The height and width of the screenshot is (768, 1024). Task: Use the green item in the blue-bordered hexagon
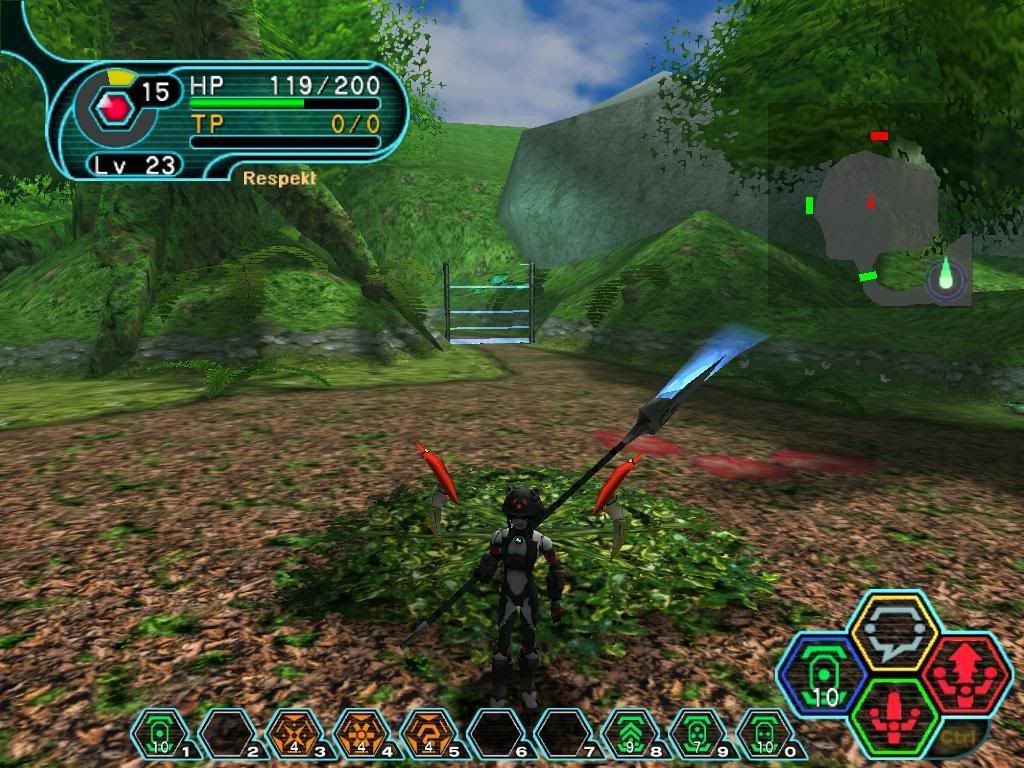coord(822,675)
